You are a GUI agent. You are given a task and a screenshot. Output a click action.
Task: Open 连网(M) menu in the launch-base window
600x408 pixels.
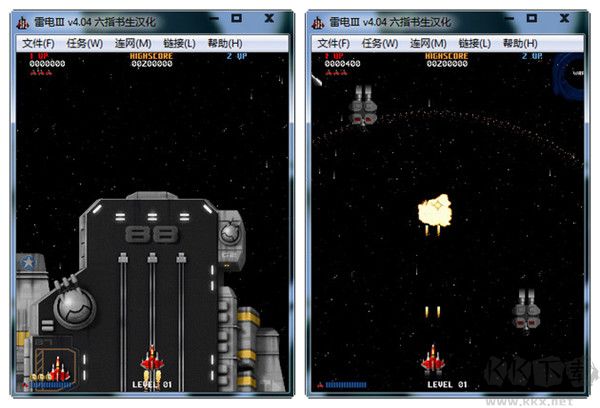132,43
